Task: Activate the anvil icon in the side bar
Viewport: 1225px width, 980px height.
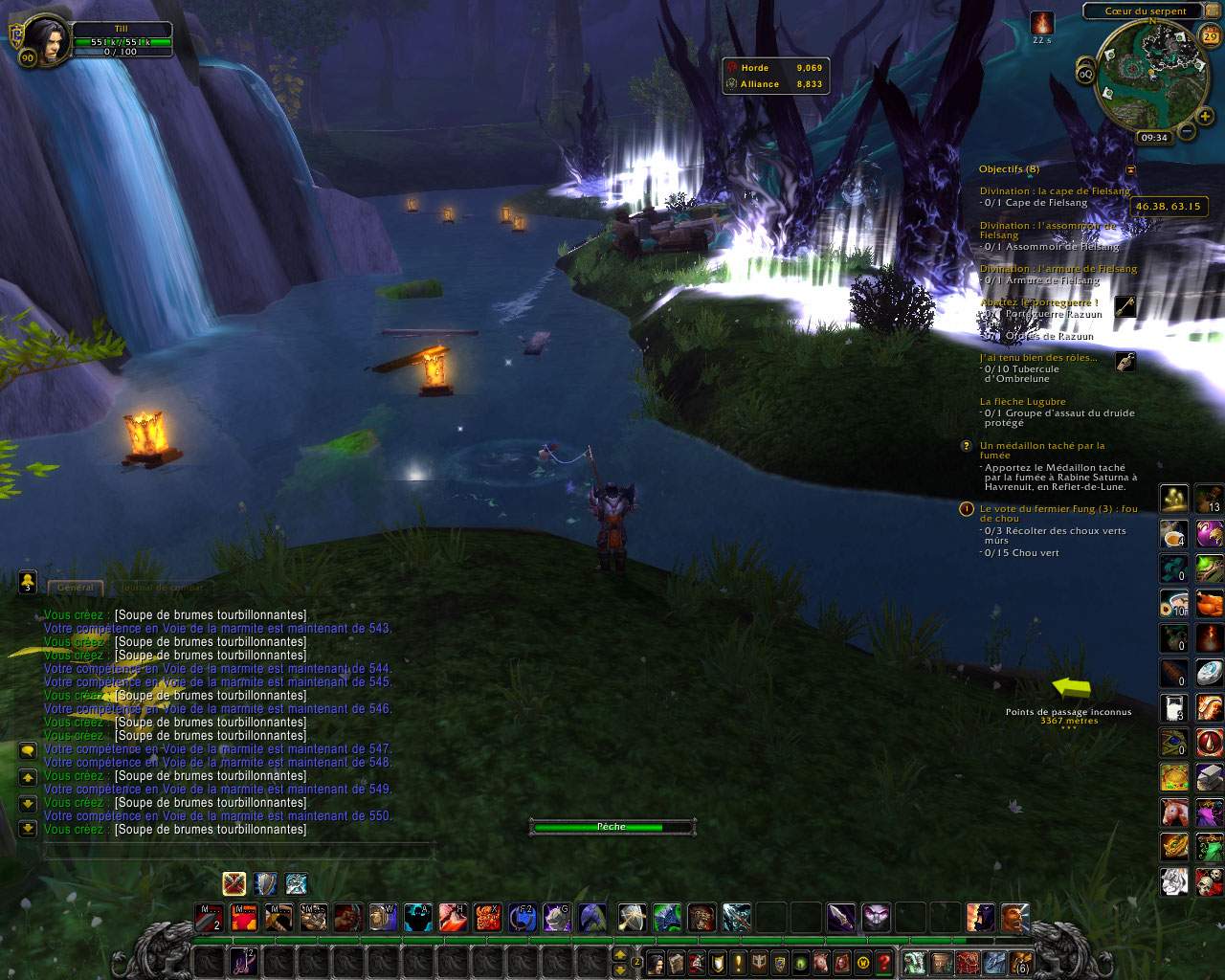Action: coord(1210,777)
